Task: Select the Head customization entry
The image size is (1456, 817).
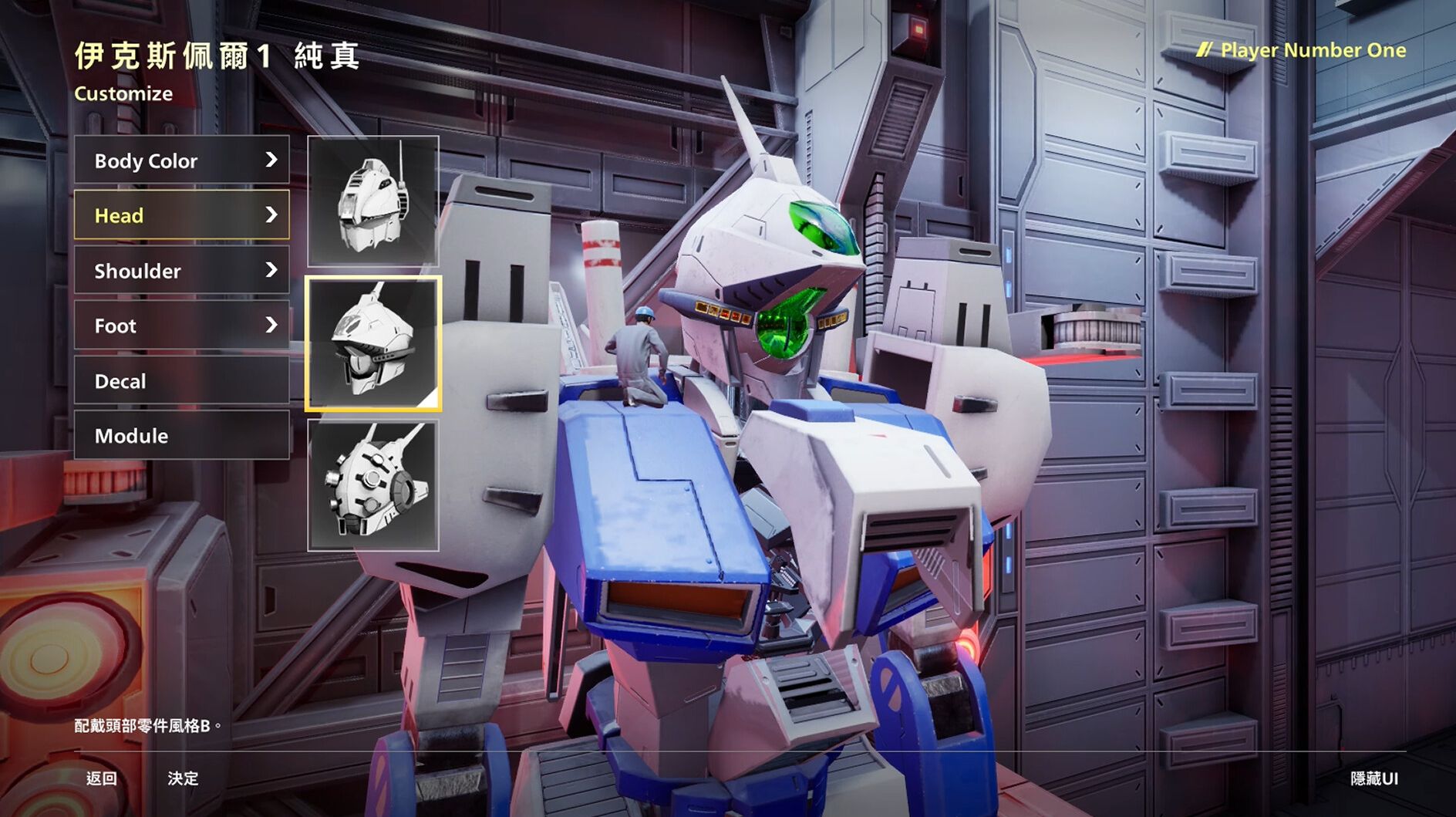Action: click(182, 215)
